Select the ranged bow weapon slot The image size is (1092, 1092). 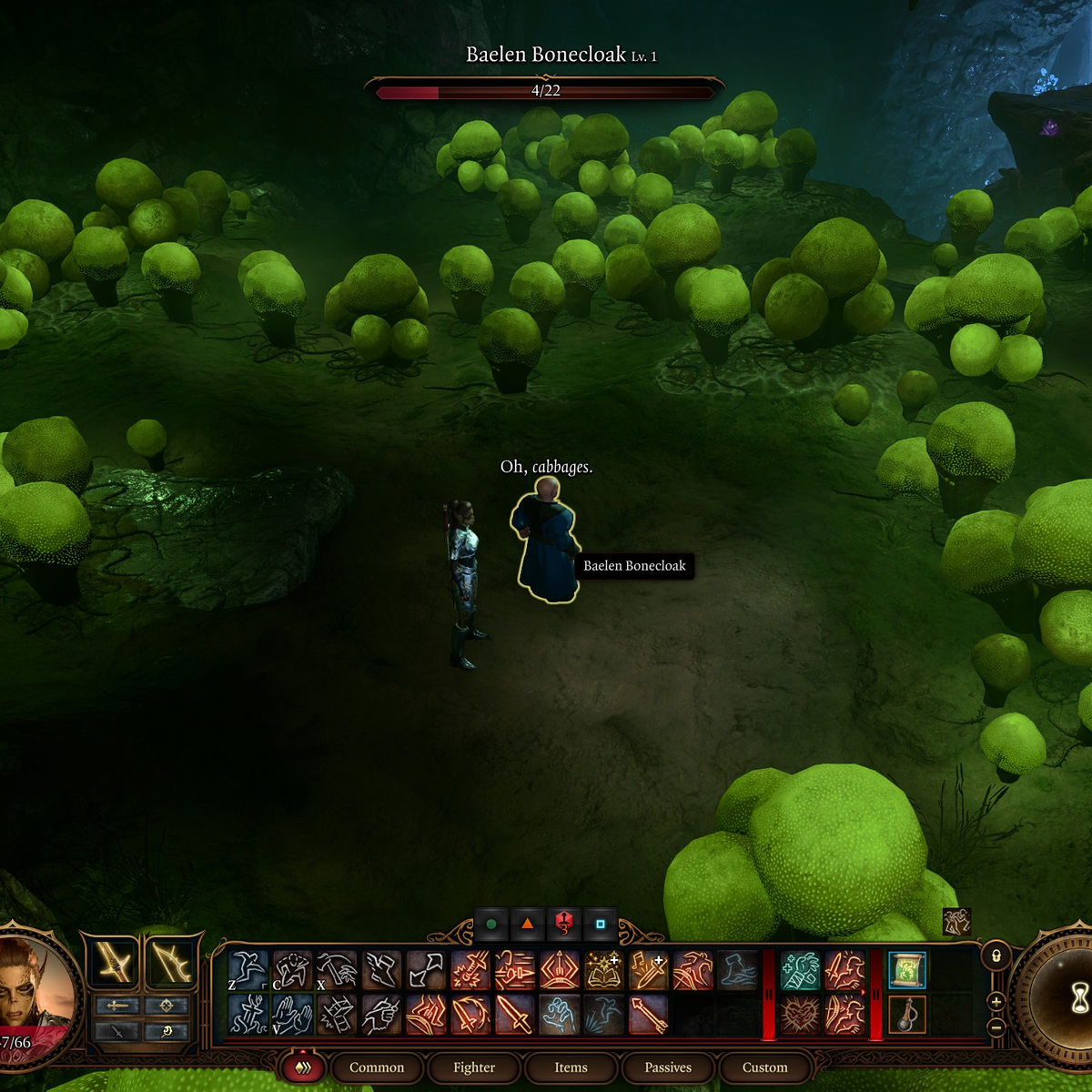pyautogui.click(x=170, y=963)
